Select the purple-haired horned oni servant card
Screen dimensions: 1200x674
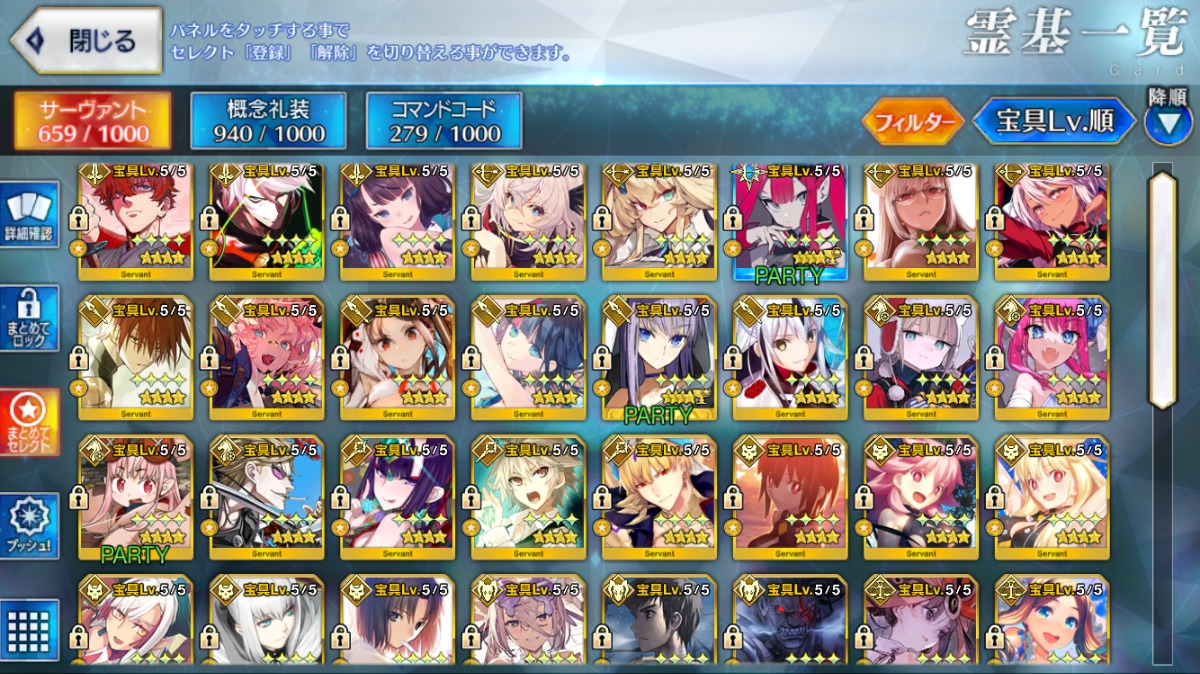(397, 497)
